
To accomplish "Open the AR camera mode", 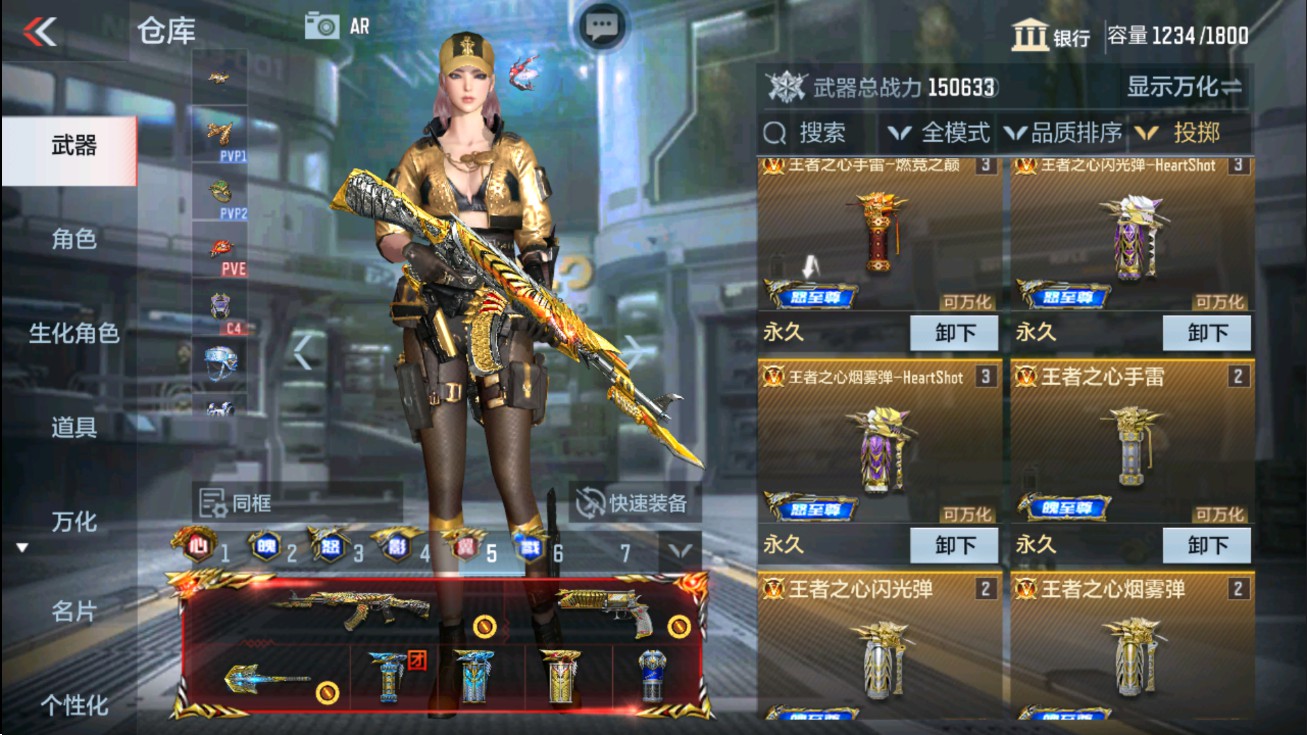I will click(x=330, y=25).
